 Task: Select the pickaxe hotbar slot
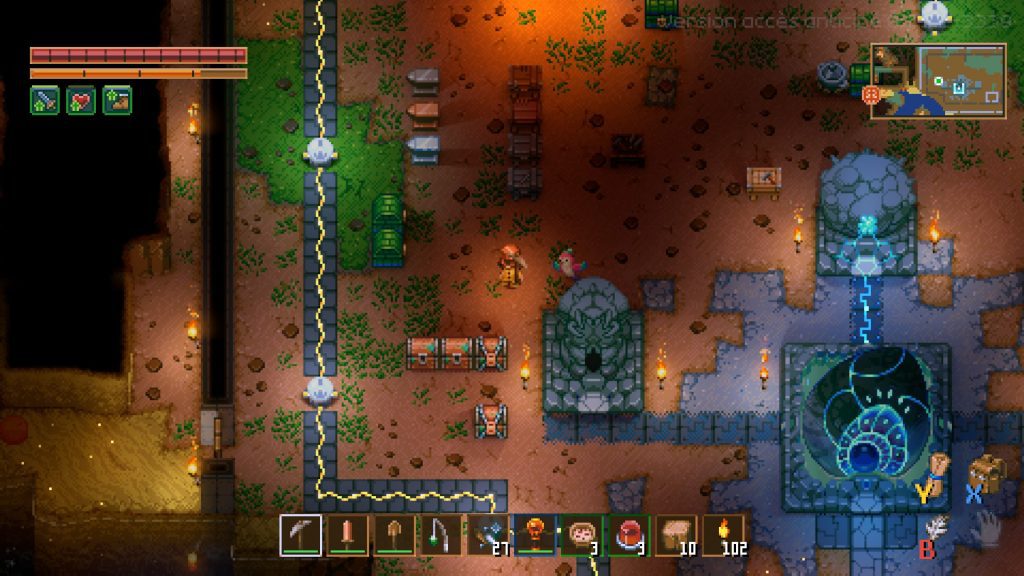tap(300, 535)
